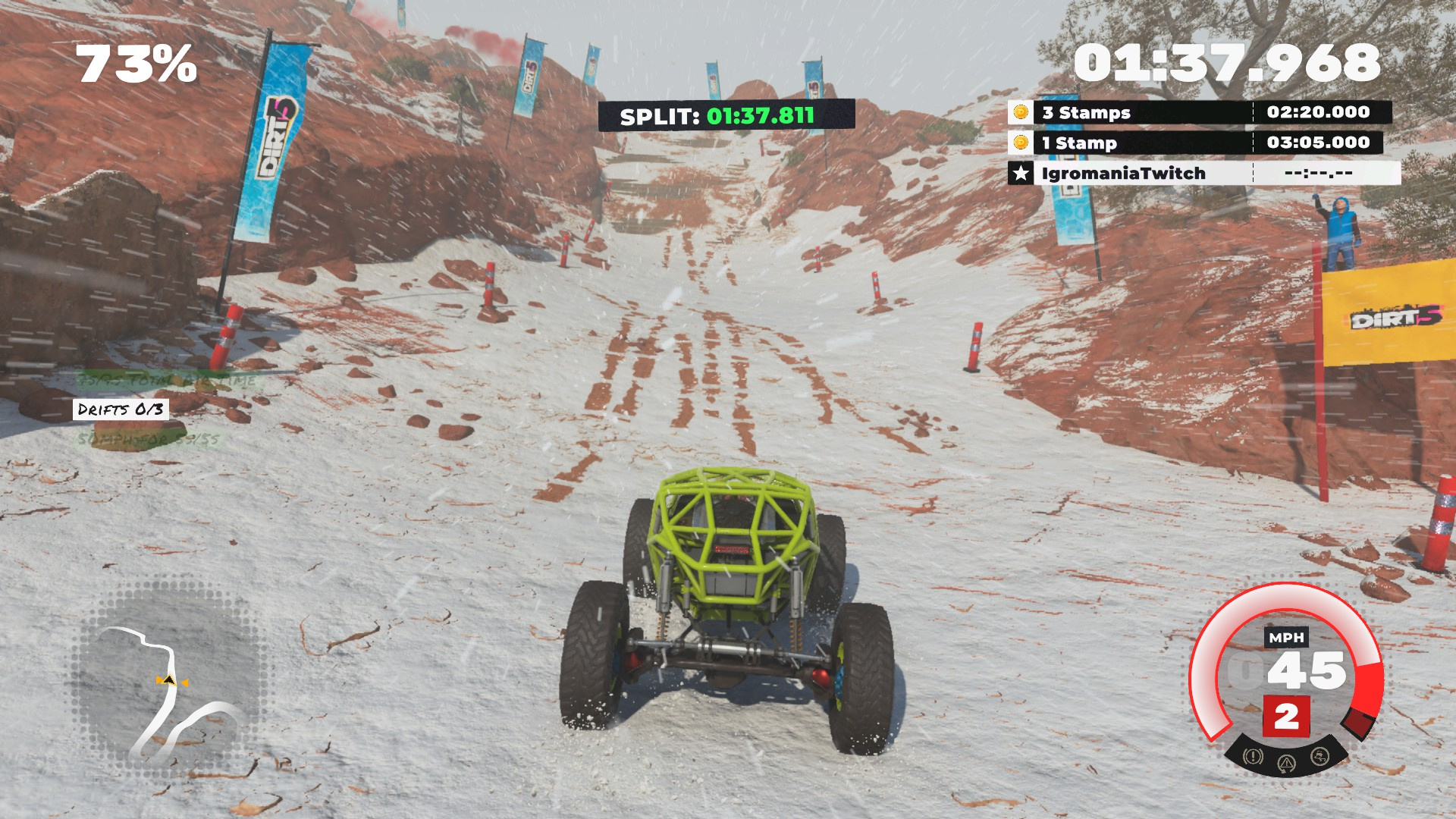The image size is (1456, 819).
Task: Select the IgromaniaTwitch player row
Action: coord(1203,174)
